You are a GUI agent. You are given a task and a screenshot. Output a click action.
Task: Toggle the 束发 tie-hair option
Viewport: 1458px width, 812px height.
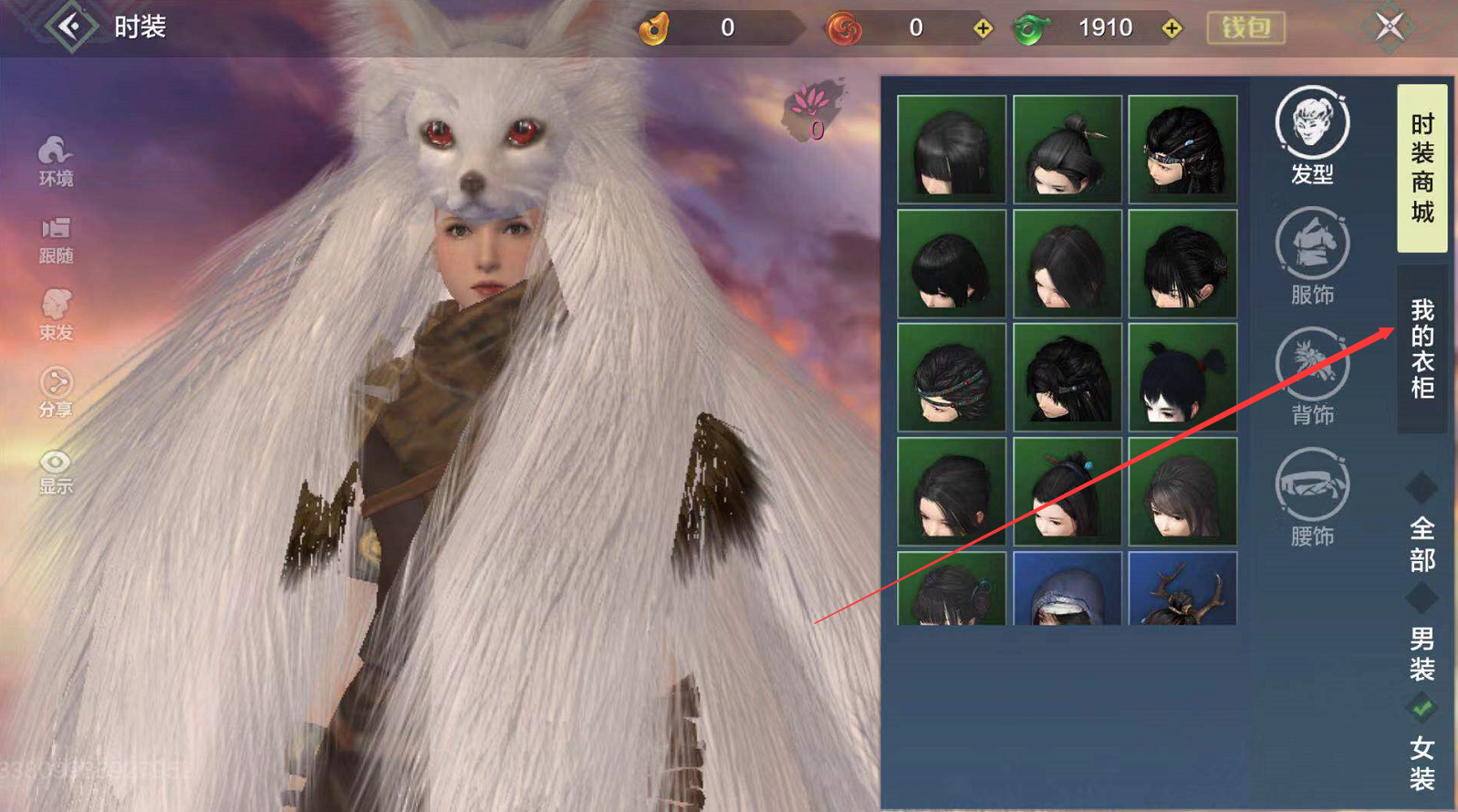coord(56,315)
